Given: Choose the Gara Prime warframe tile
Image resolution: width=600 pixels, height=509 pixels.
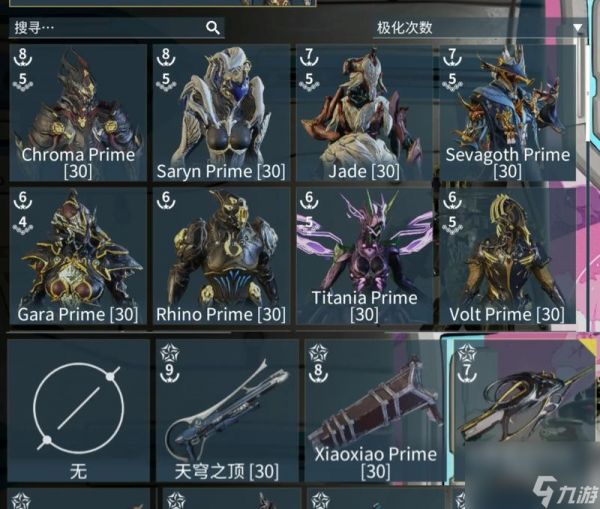Looking at the screenshot, I should point(78,256).
